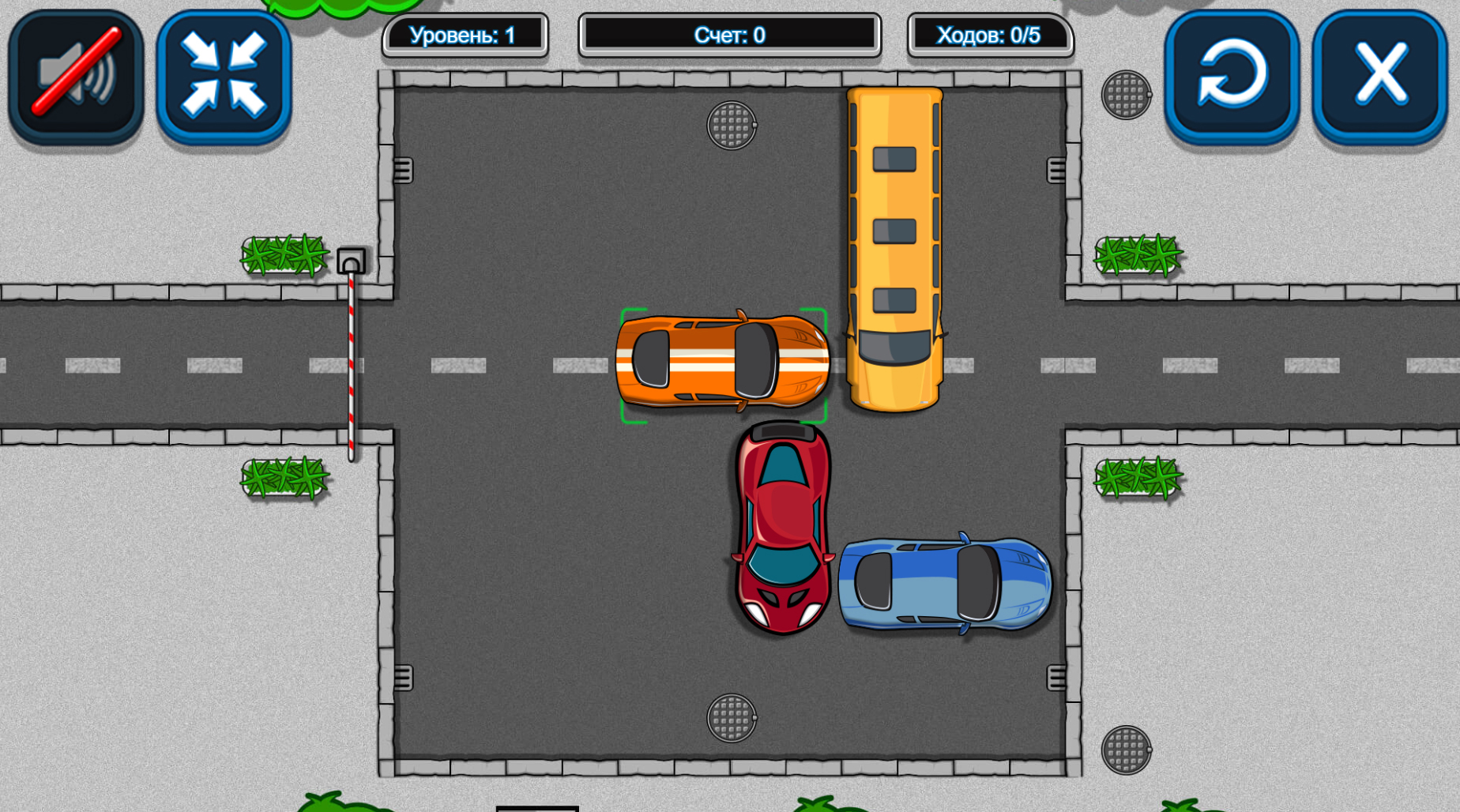1460x812 pixels.
Task: Toggle sound on with the speaker button
Action: pos(73,75)
